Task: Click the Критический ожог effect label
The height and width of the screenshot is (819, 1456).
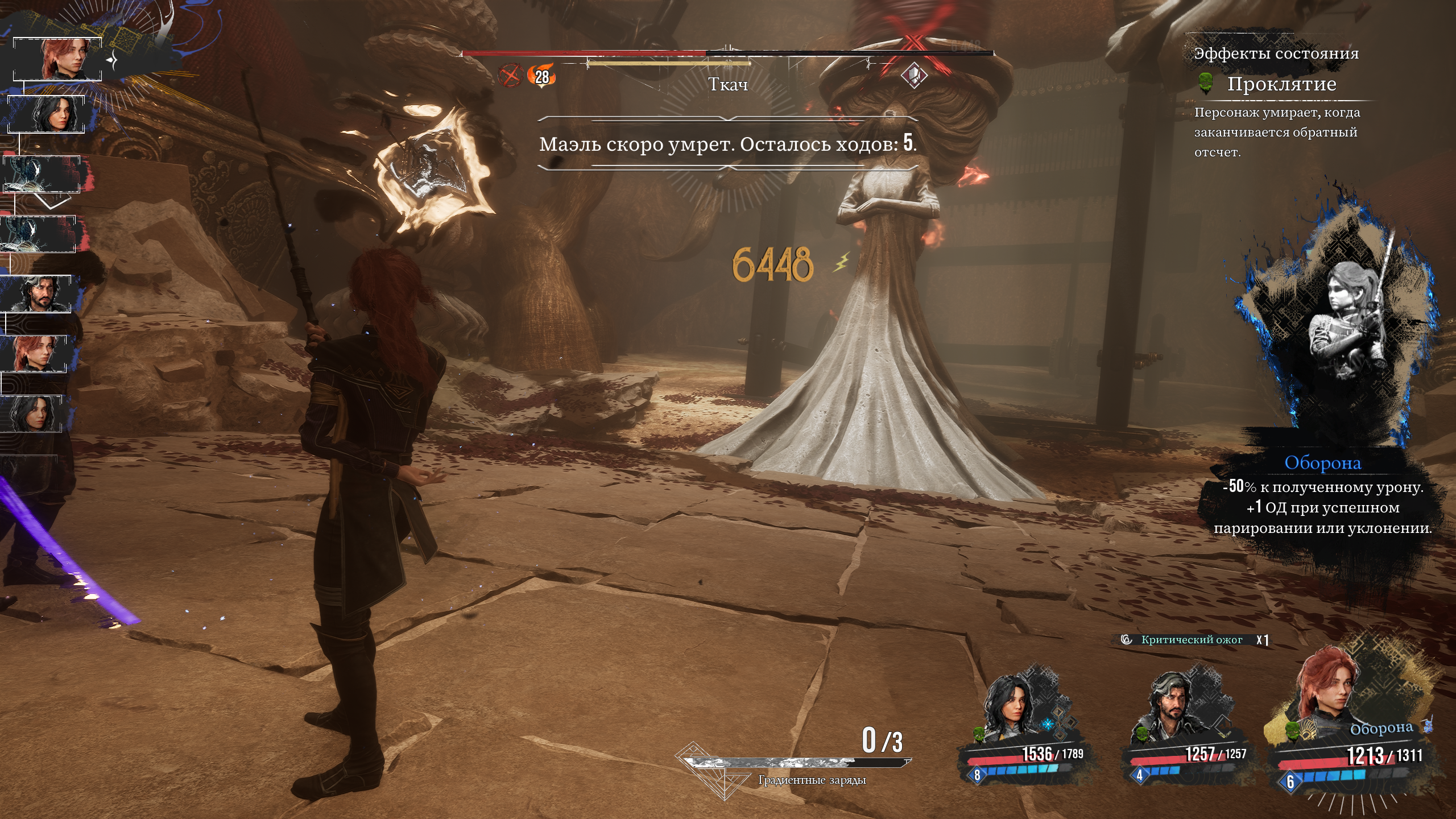Action: click(1192, 640)
